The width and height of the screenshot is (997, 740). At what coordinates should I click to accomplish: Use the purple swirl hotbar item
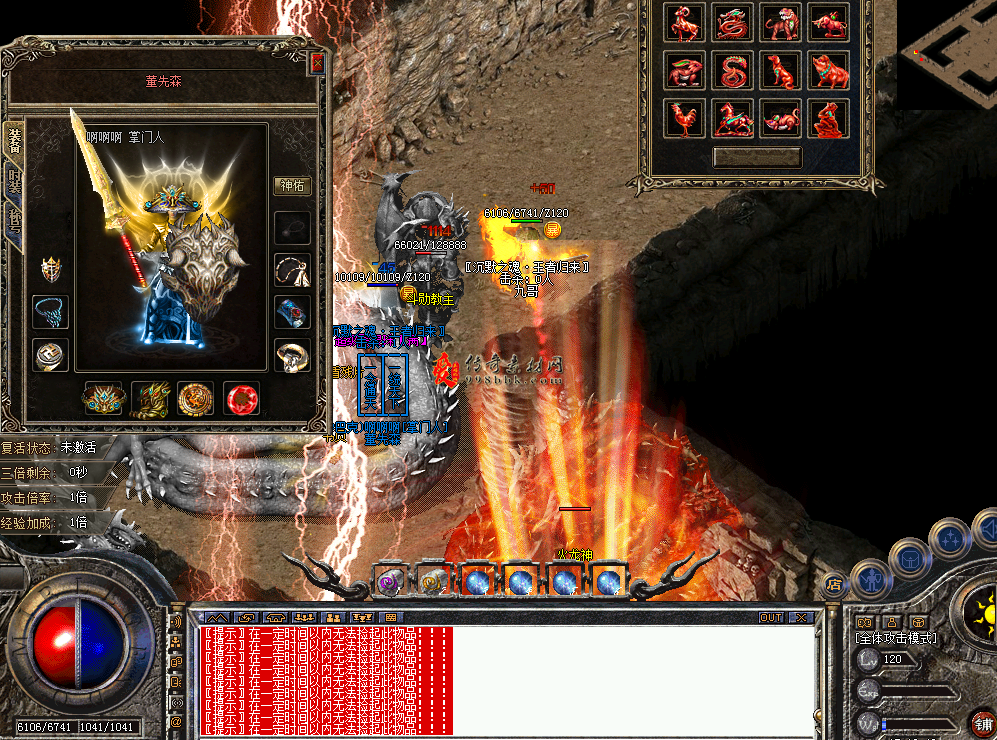[387, 581]
